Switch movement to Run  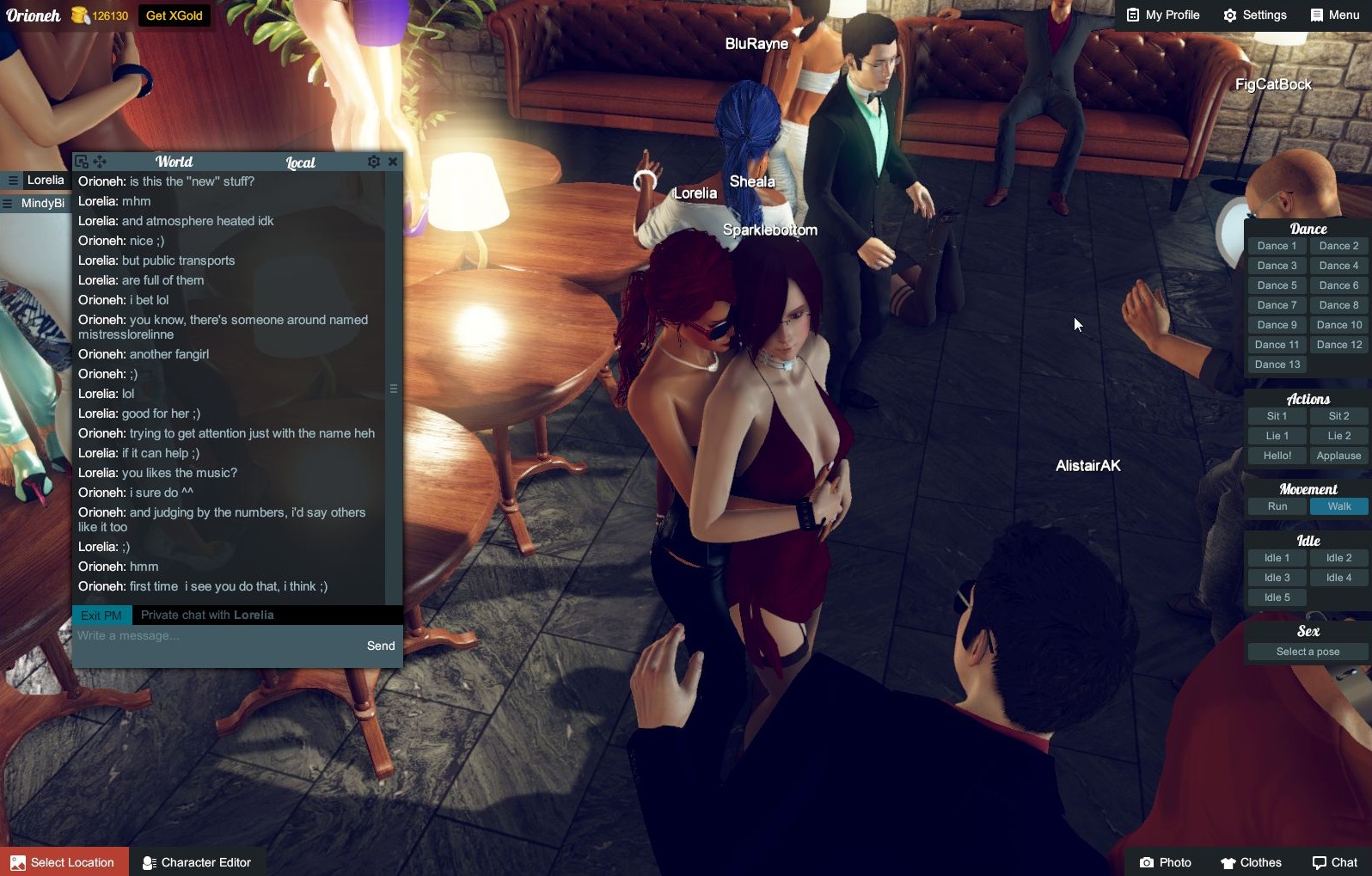[x=1277, y=506]
